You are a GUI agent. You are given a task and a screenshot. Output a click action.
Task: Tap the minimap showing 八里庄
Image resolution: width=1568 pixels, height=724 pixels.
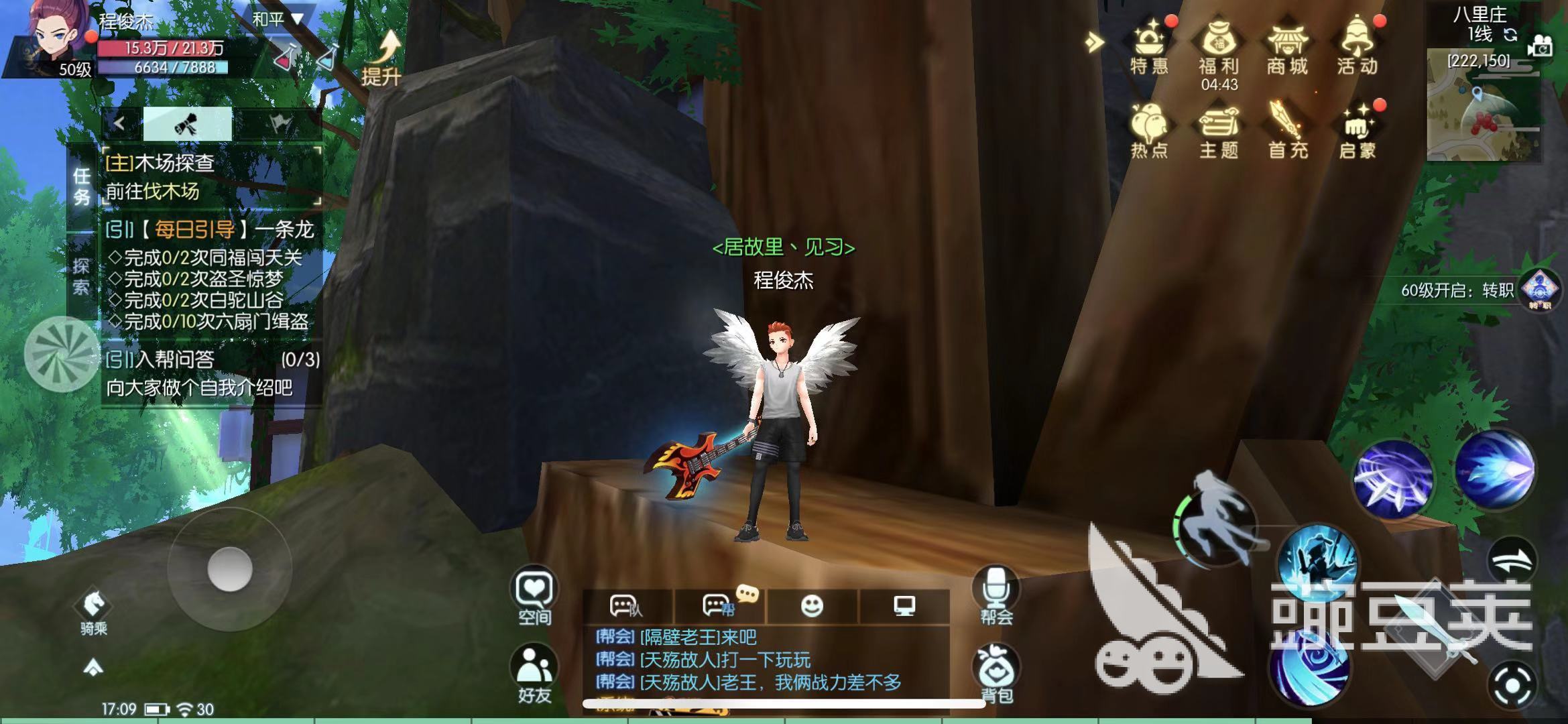point(1482,101)
